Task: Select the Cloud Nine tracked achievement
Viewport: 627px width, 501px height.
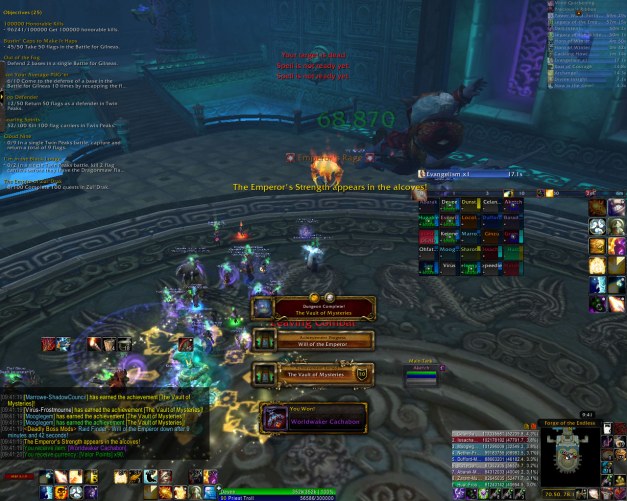Action: click(x=18, y=136)
